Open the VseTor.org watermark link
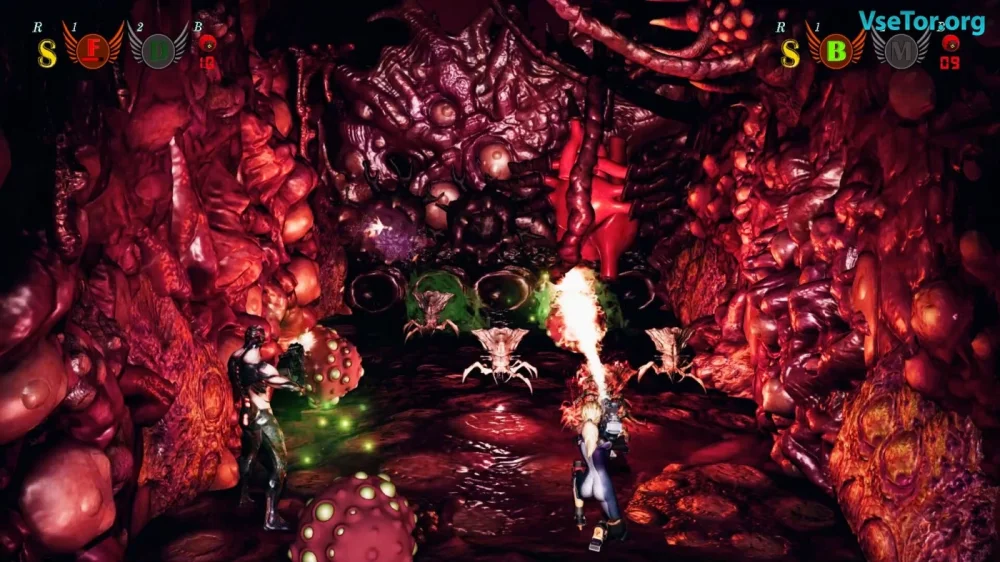Viewport: 1000px width, 562px height. coord(922,21)
